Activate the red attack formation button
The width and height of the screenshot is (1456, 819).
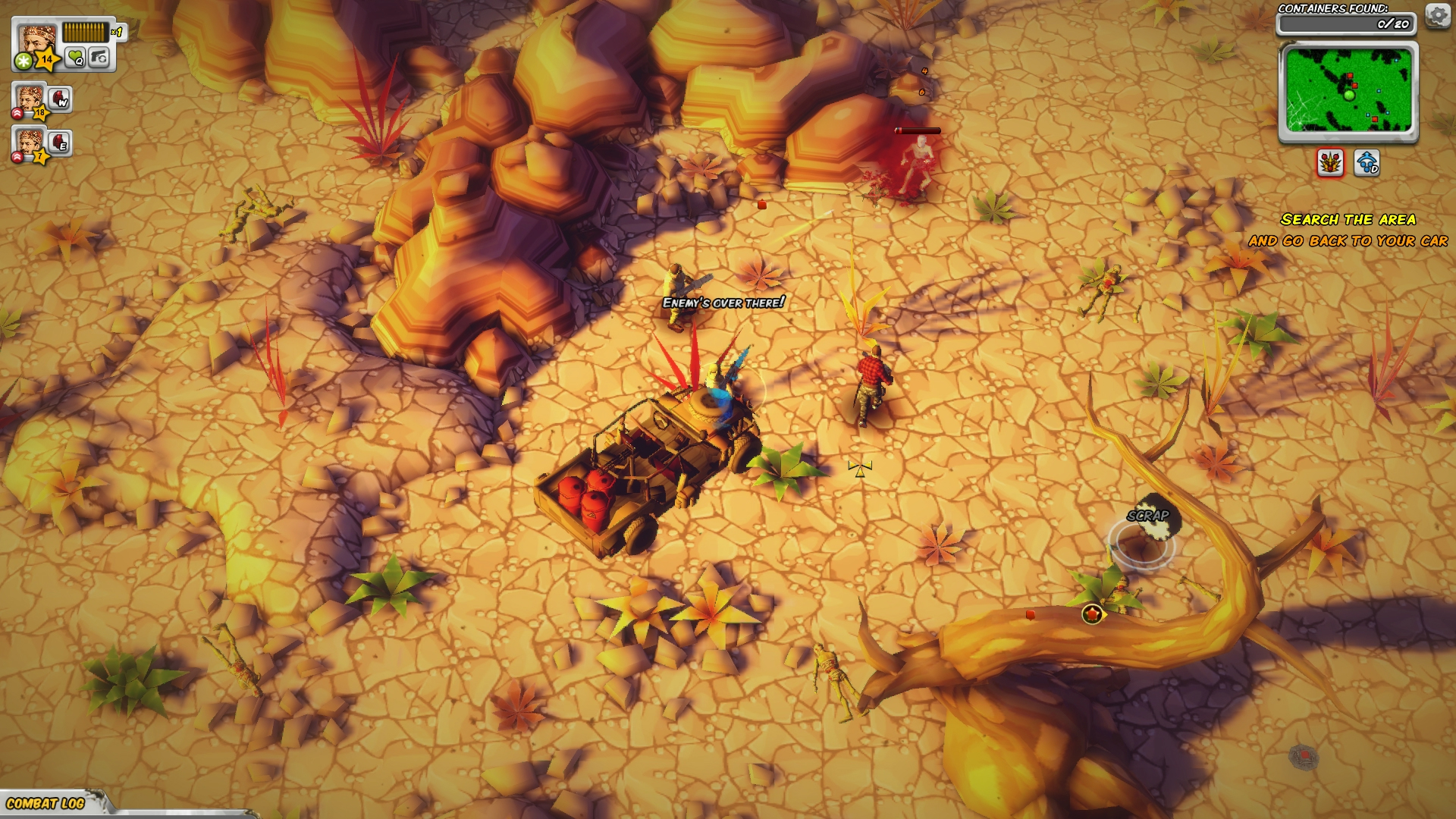pyautogui.click(x=1330, y=162)
